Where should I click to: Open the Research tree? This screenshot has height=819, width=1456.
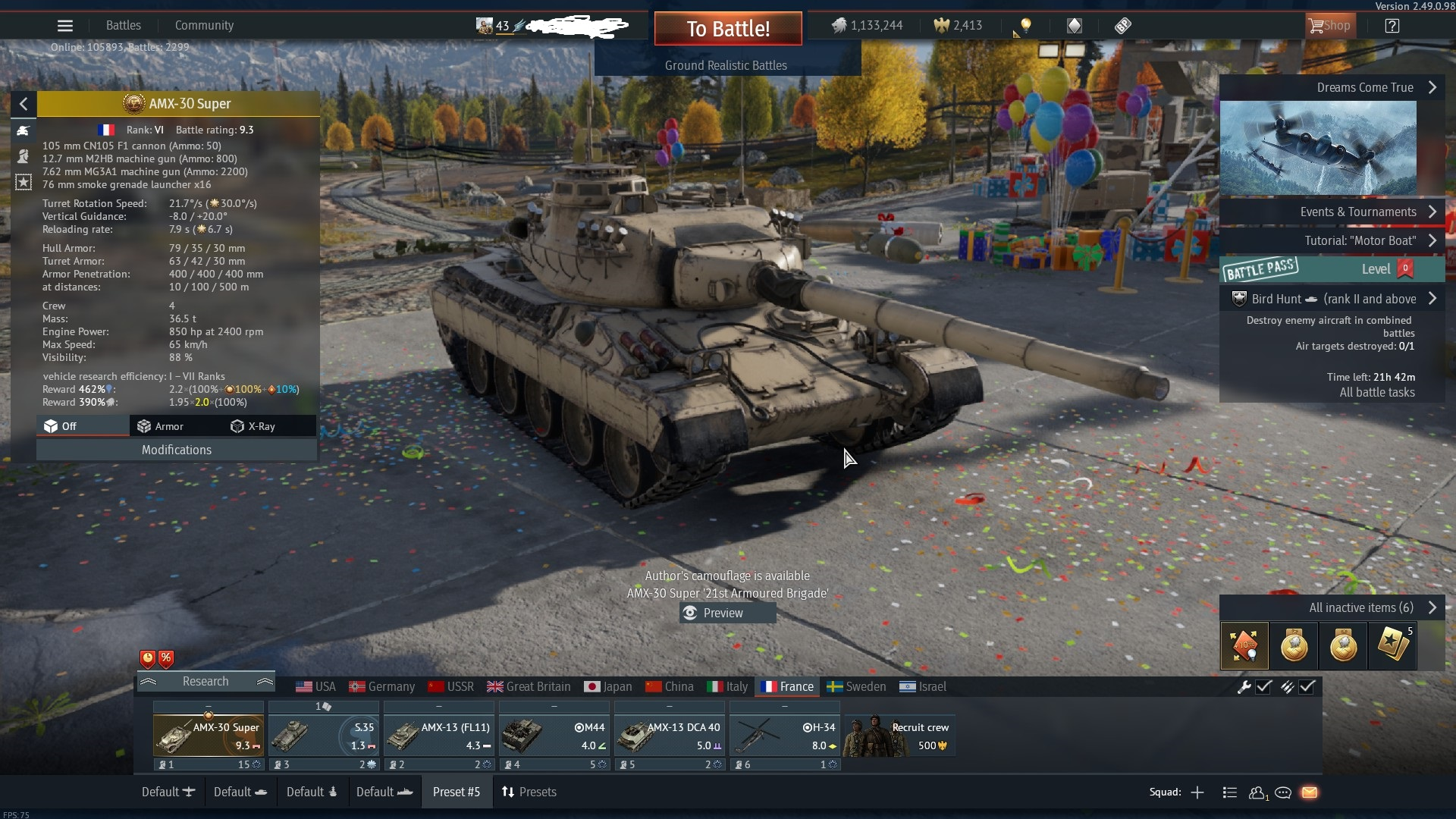point(206,681)
